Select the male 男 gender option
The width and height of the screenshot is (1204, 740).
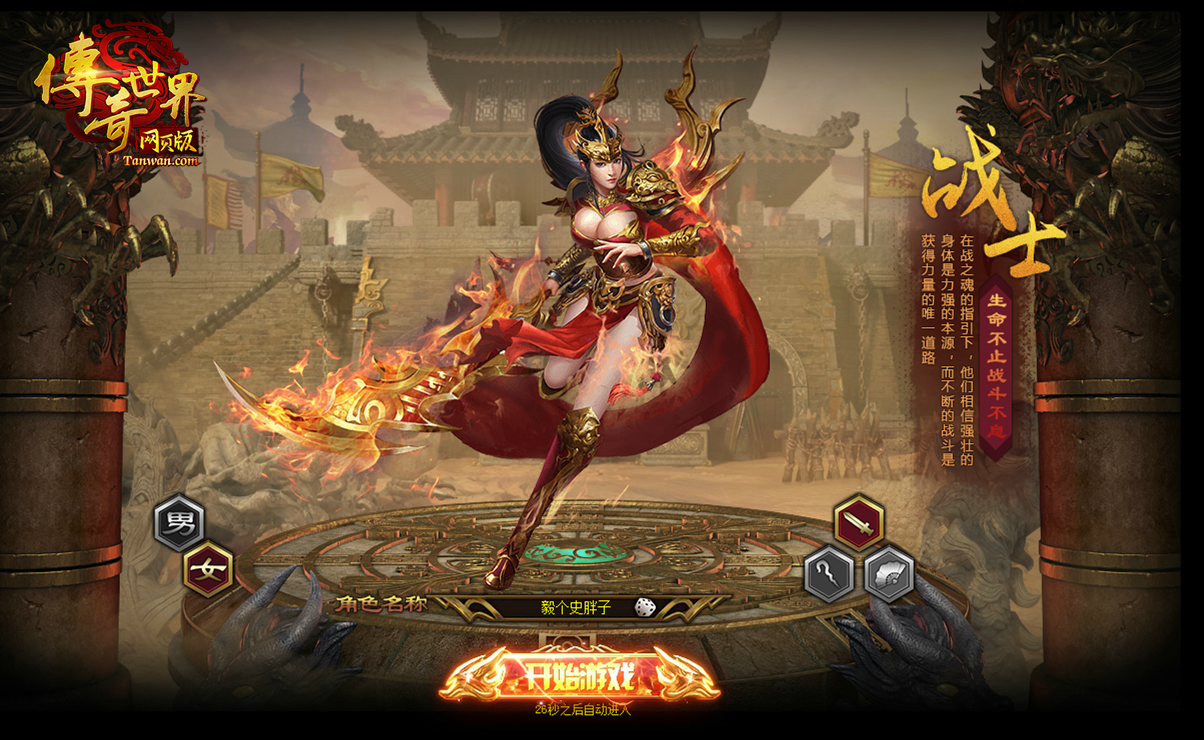[x=179, y=523]
